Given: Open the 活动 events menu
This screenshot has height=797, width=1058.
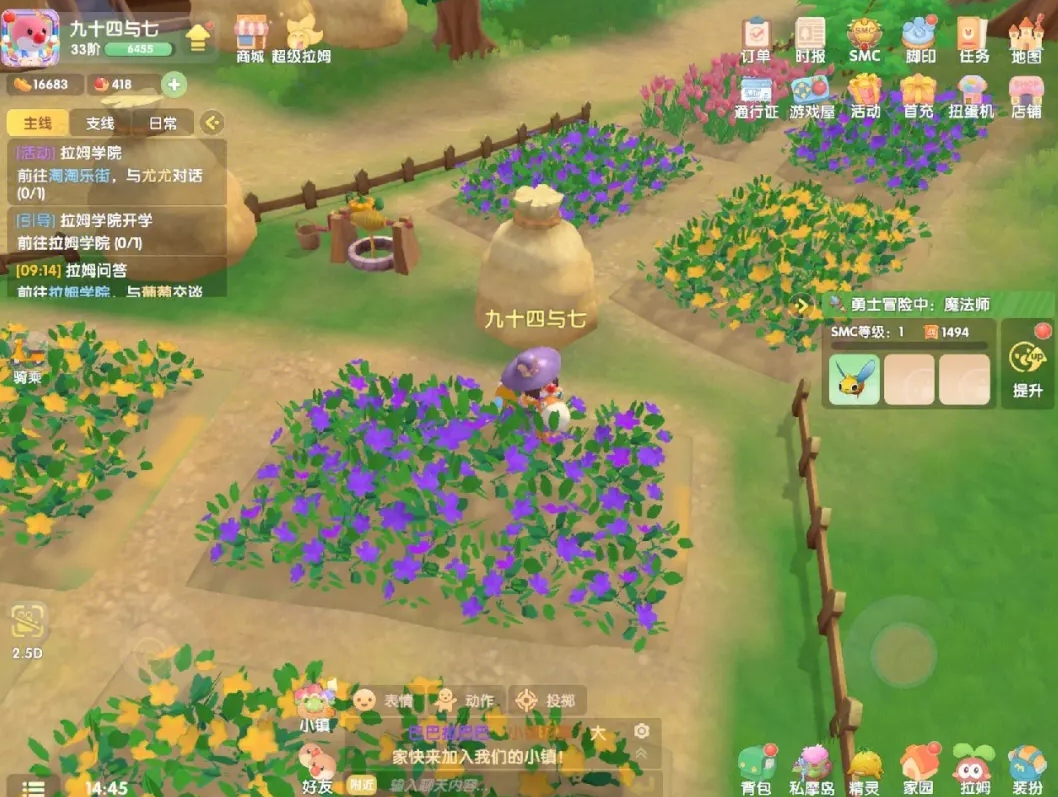Looking at the screenshot, I should pyautogui.click(x=865, y=95).
